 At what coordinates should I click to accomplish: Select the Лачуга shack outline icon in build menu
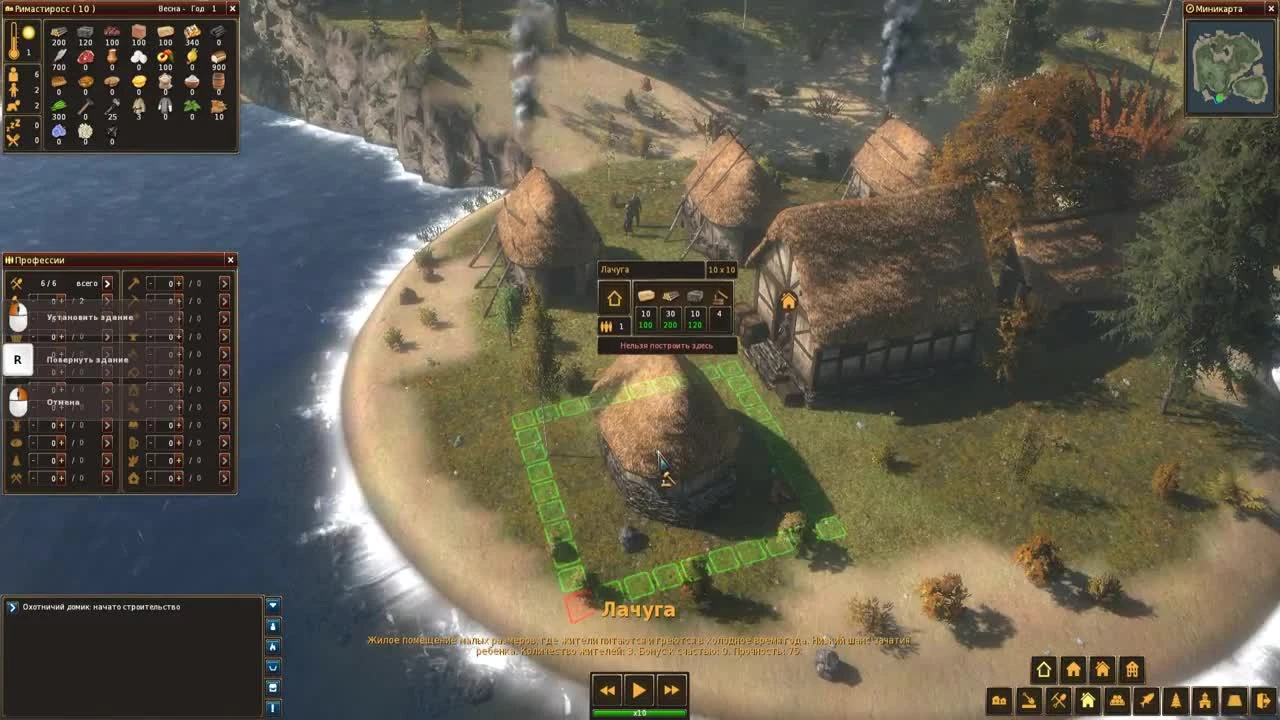tap(1042, 669)
